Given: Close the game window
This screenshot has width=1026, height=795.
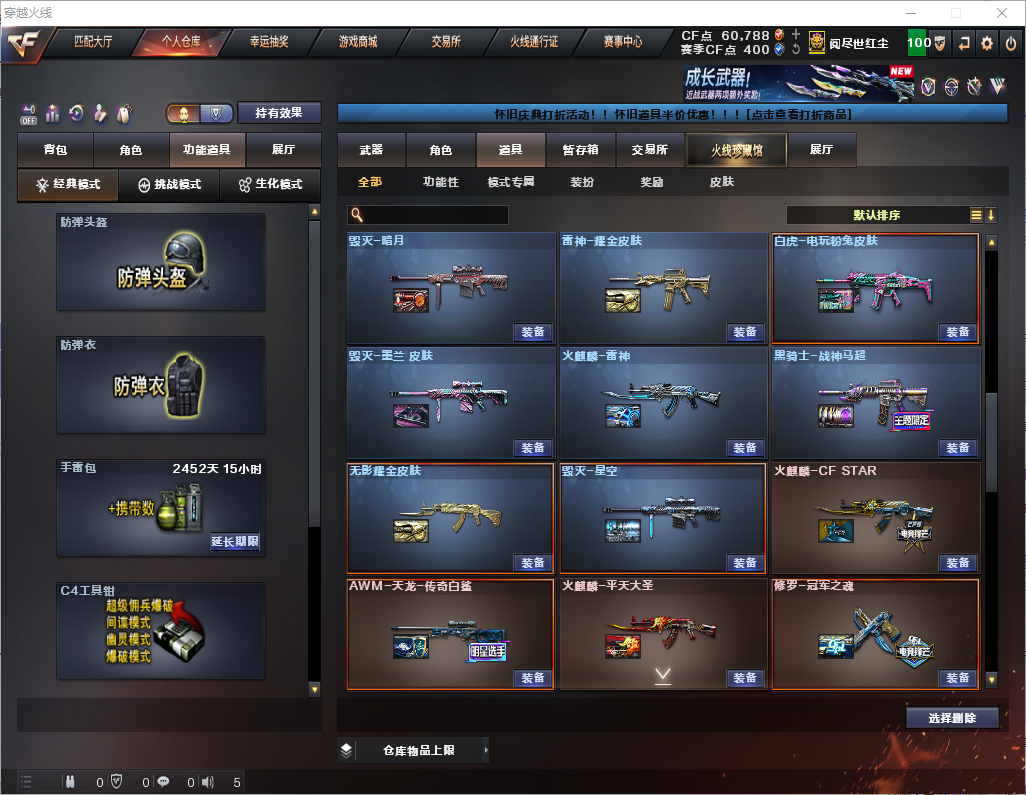Looking at the screenshot, I should point(1001,13).
